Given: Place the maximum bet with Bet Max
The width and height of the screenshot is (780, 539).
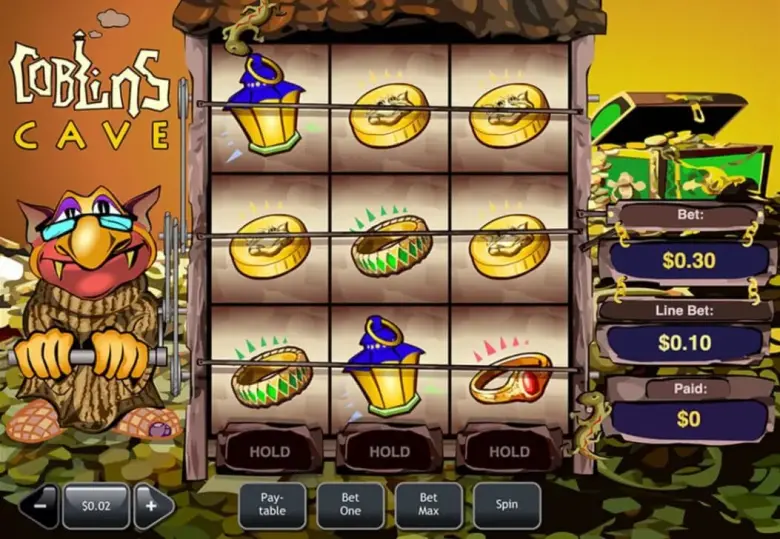Looking at the screenshot, I should (x=428, y=505).
